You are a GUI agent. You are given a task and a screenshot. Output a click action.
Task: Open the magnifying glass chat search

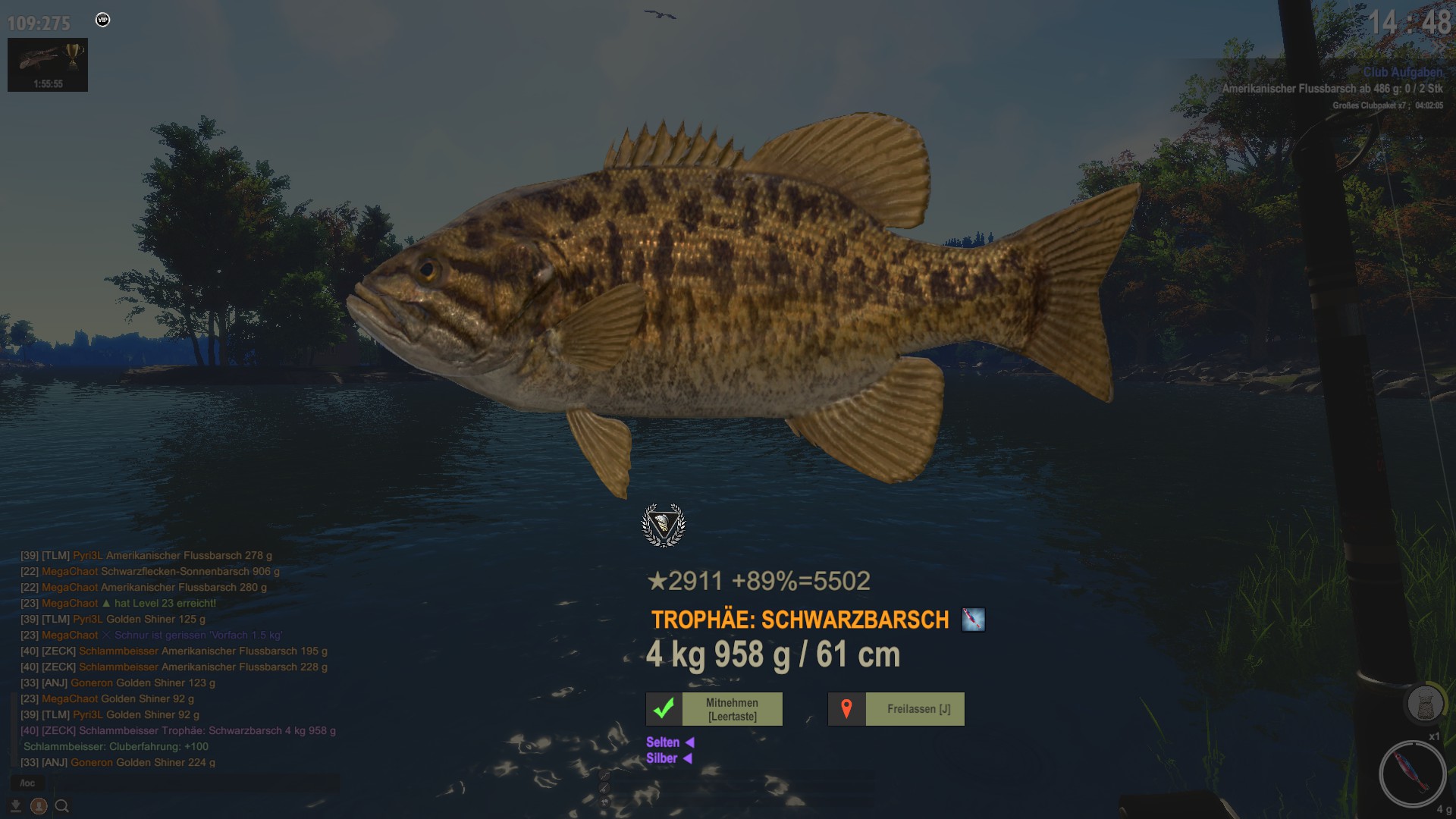(x=62, y=806)
